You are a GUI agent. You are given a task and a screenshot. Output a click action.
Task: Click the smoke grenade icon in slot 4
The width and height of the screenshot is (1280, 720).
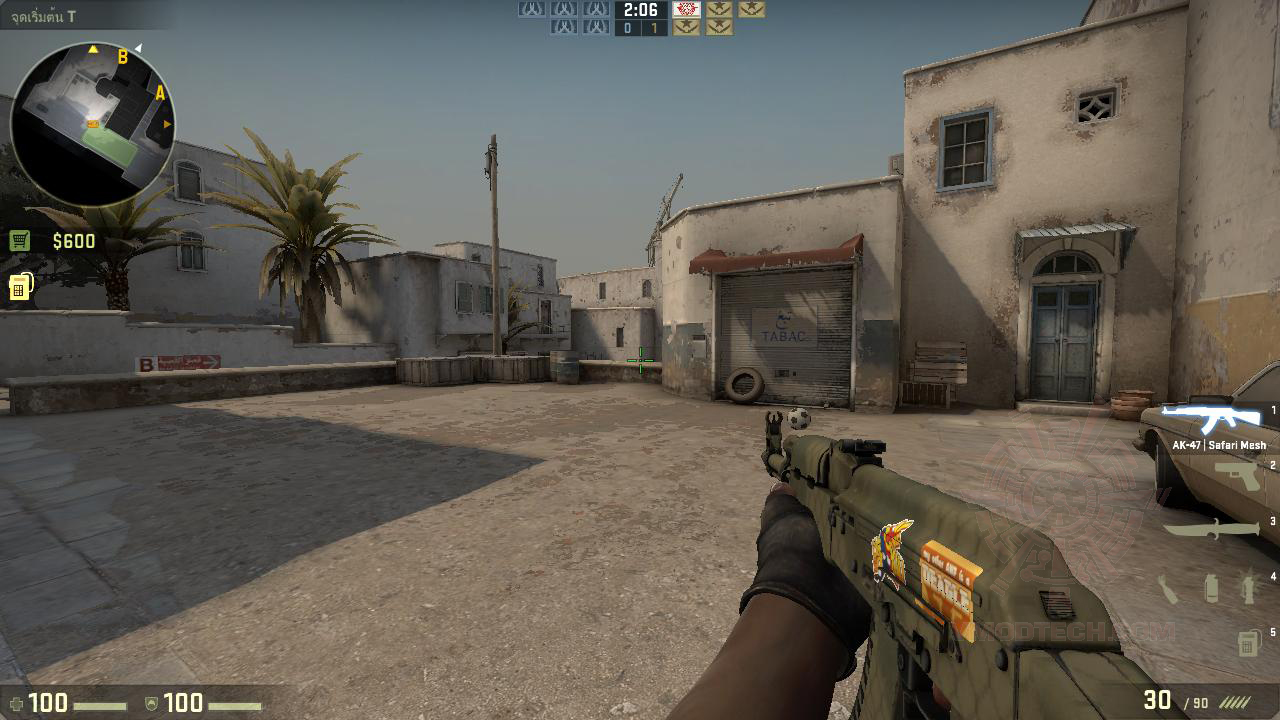[1210, 588]
